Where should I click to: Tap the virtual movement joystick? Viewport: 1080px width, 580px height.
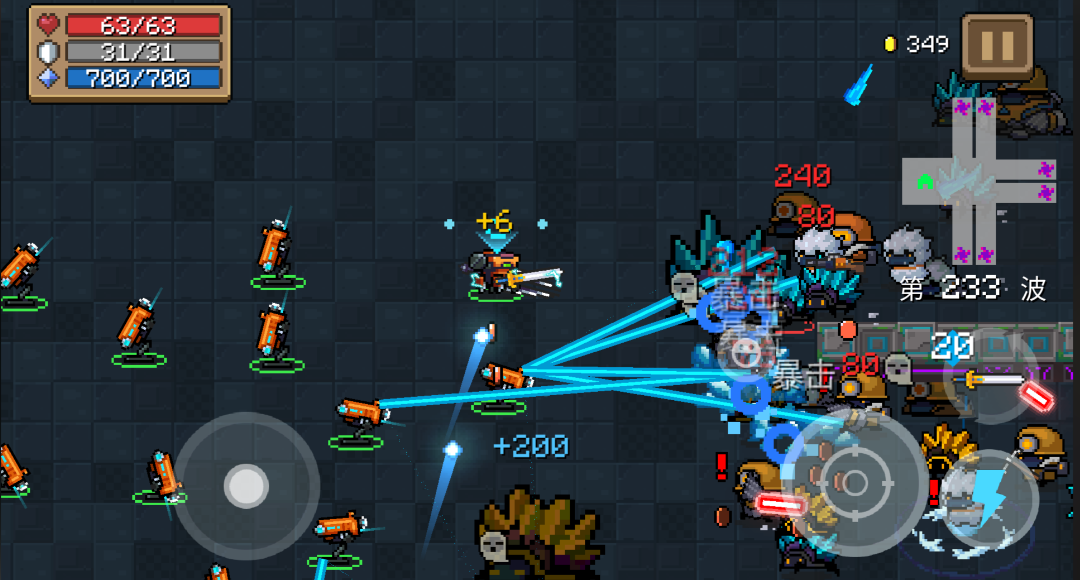tap(246, 486)
